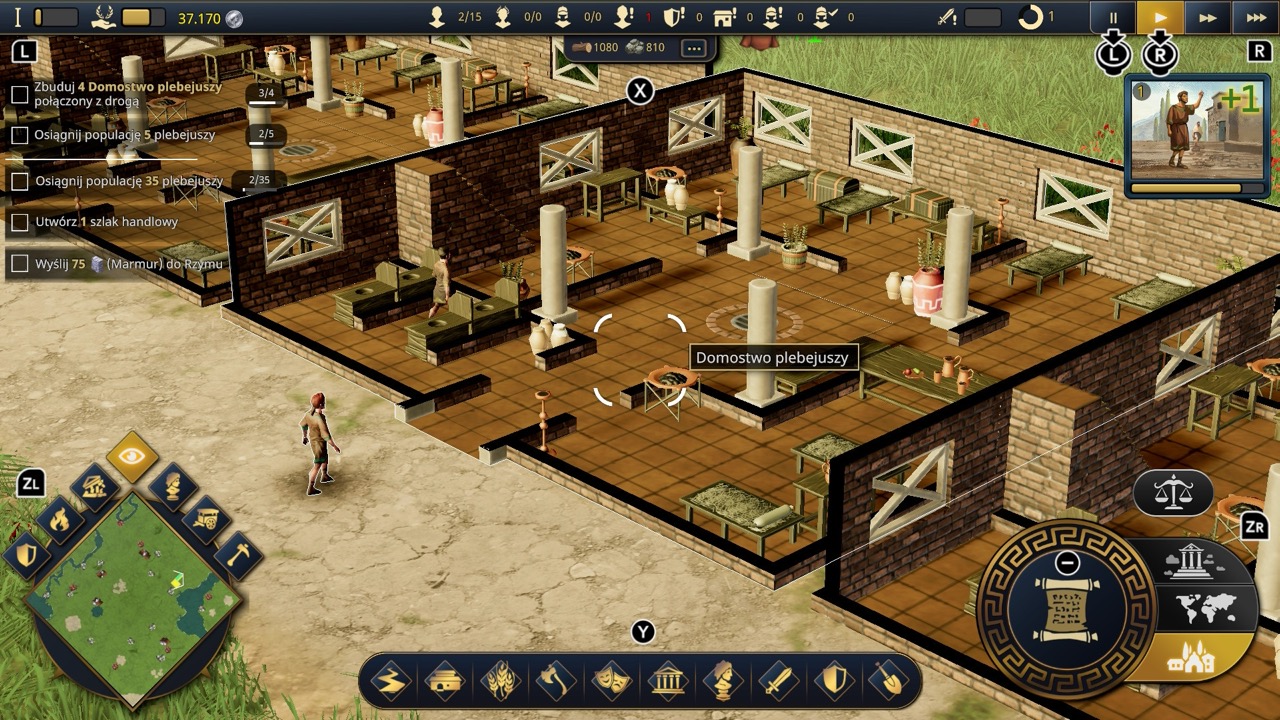The image size is (1280, 720).
Task: Select the shield overlay by the minimap
Action: (27, 553)
